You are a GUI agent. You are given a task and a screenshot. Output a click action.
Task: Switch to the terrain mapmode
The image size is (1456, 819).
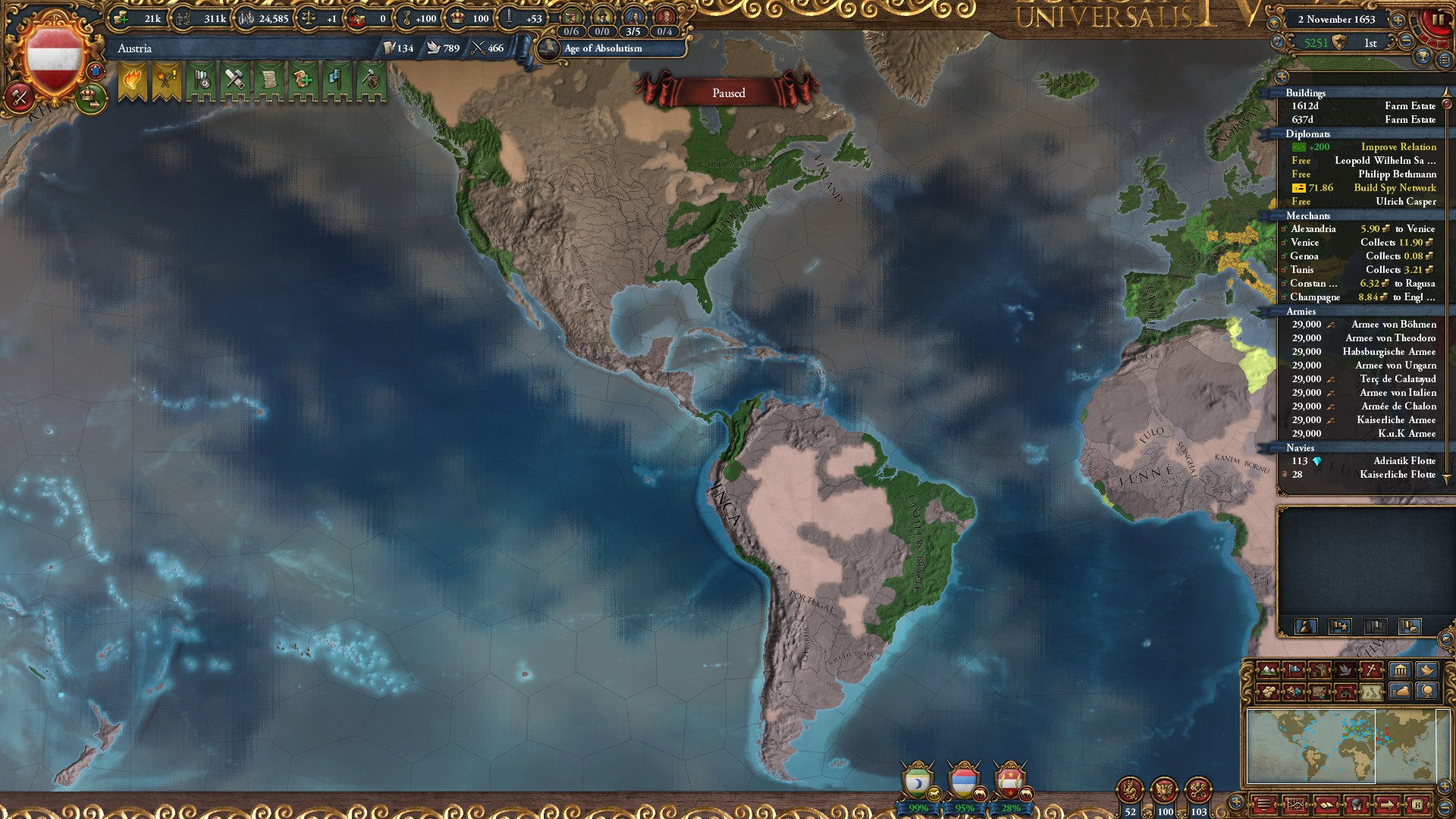tap(1268, 670)
